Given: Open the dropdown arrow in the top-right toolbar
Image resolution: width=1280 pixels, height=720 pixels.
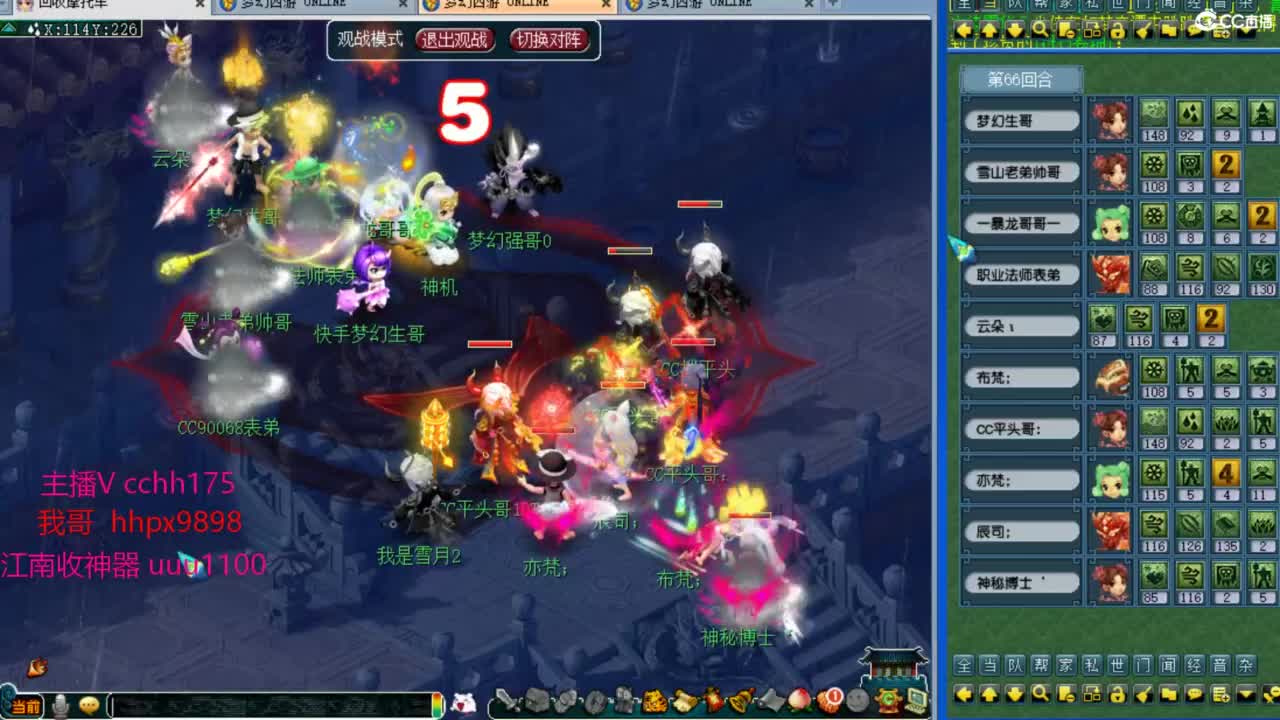Looking at the screenshot, I should point(1246,30).
